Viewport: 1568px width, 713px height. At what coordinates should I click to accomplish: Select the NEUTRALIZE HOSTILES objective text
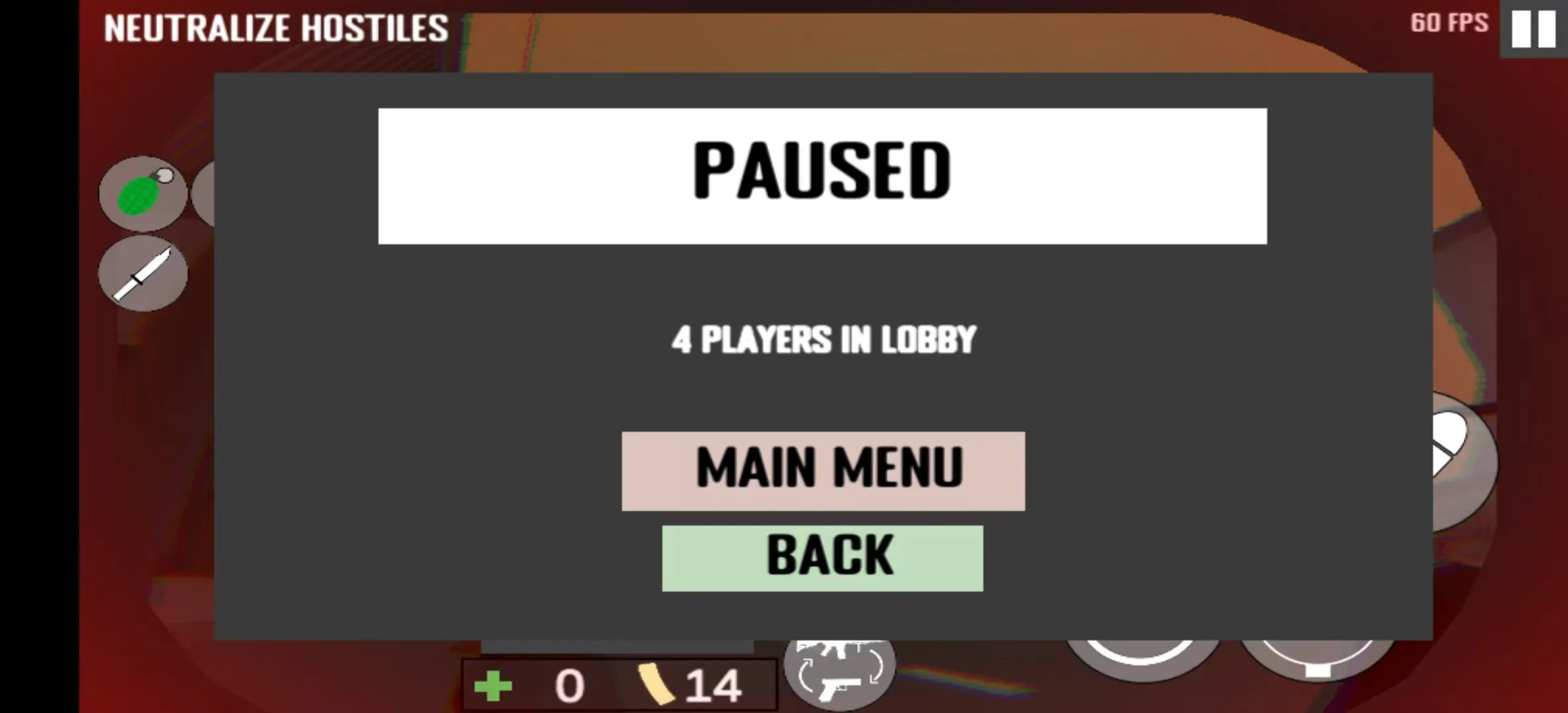coord(274,26)
